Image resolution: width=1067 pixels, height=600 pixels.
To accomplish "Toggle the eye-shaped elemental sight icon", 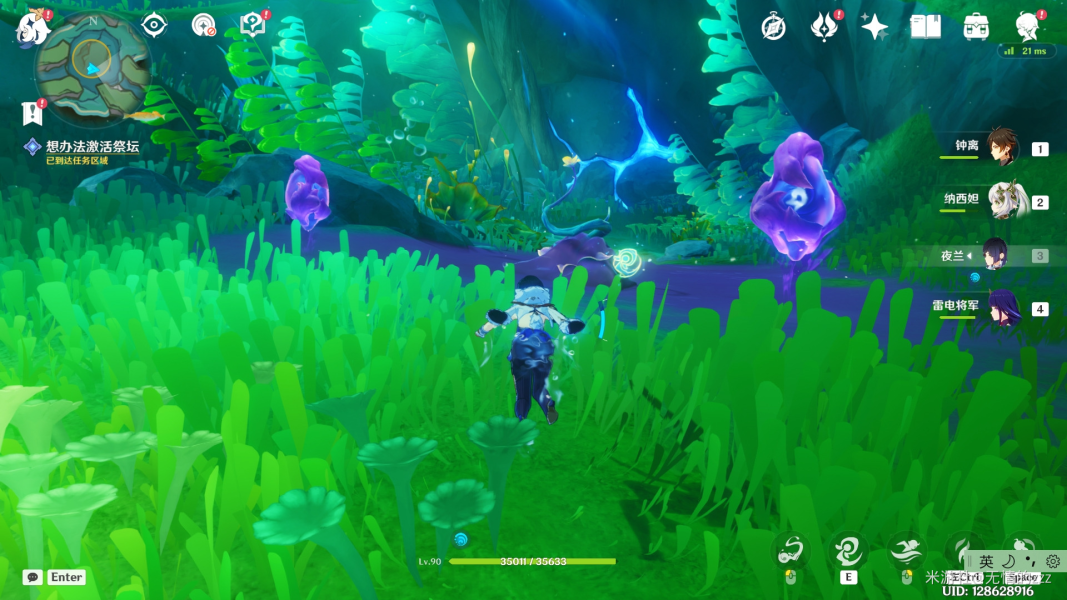I will pos(153,25).
